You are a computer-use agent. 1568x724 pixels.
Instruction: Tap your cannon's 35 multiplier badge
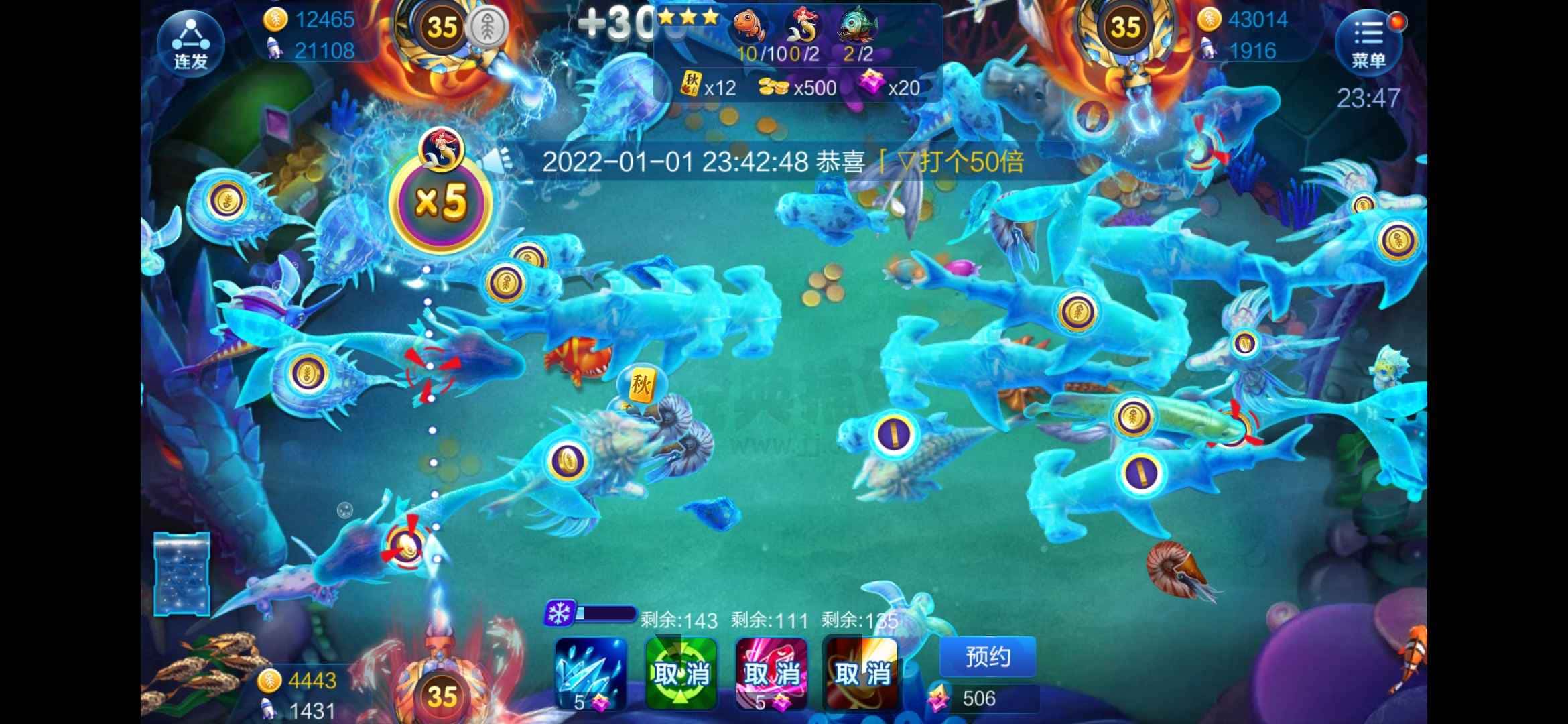point(442,697)
